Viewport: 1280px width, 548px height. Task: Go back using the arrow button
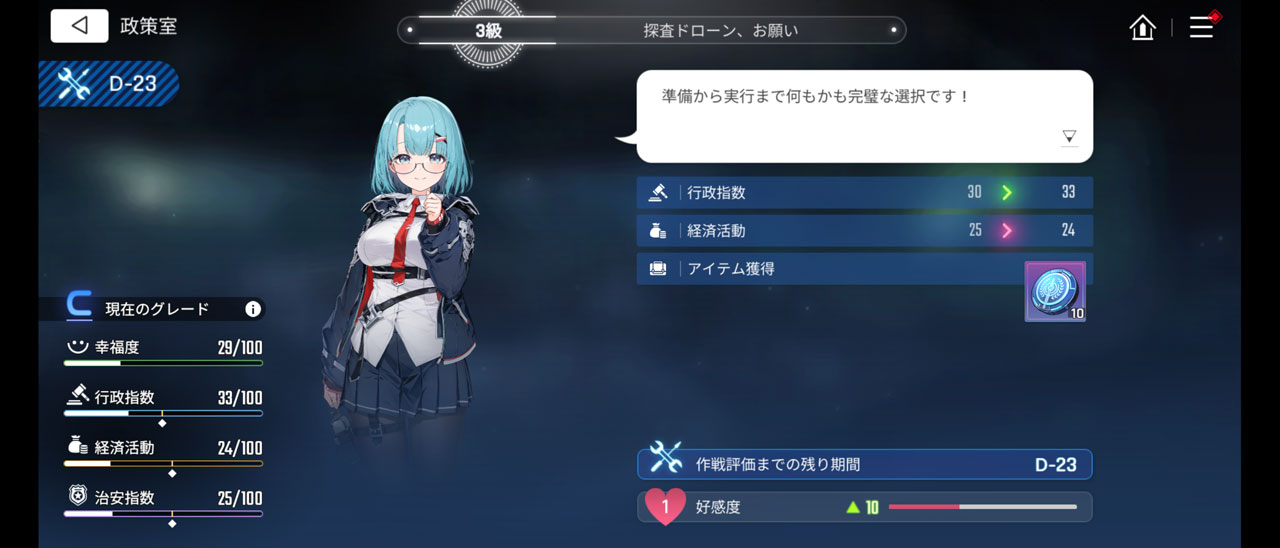pos(79,26)
